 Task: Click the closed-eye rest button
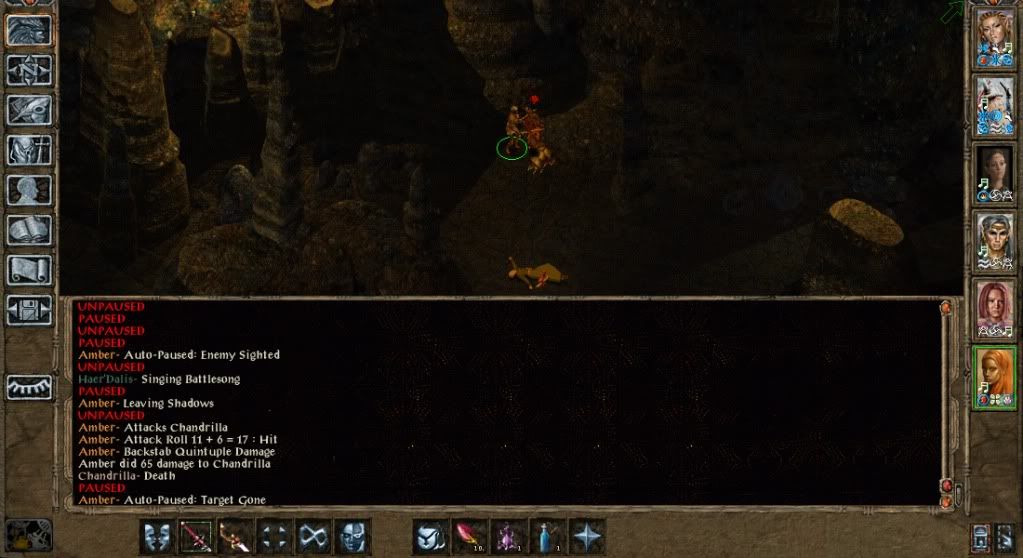(29, 387)
